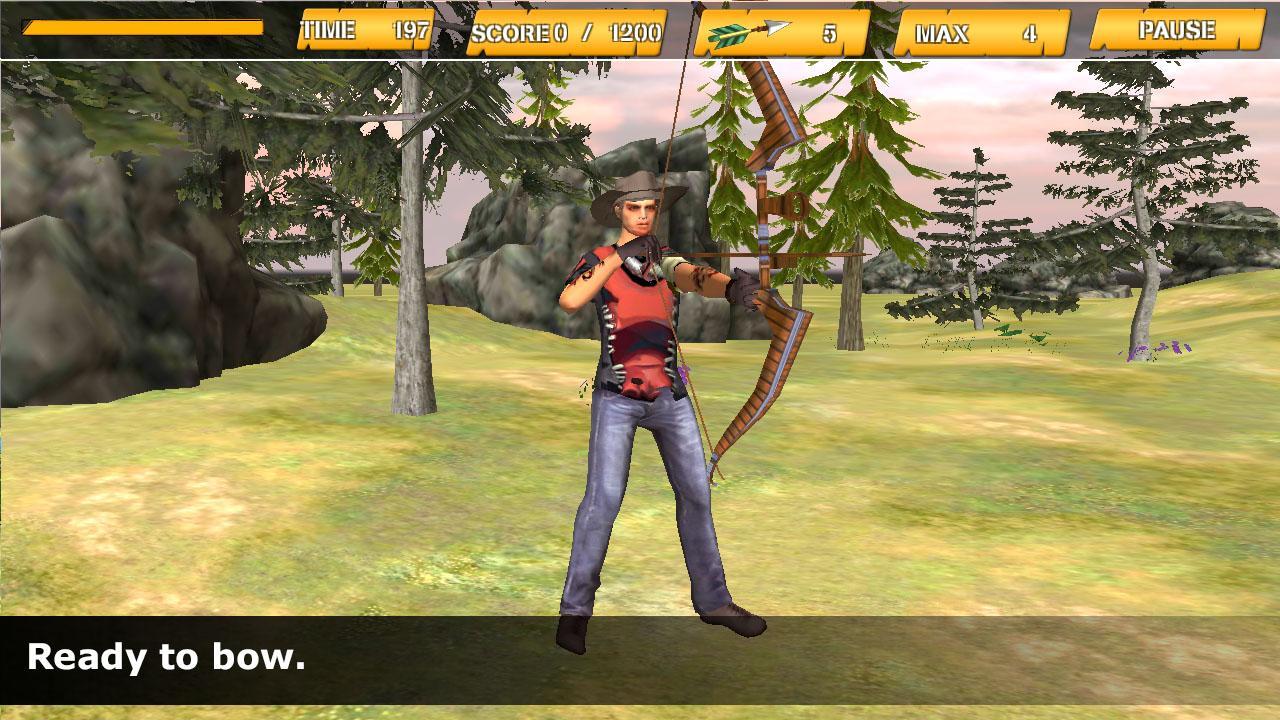Image resolution: width=1280 pixels, height=720 pixels.
Task: Expand the MAX panel
Action: coord(975,32)
